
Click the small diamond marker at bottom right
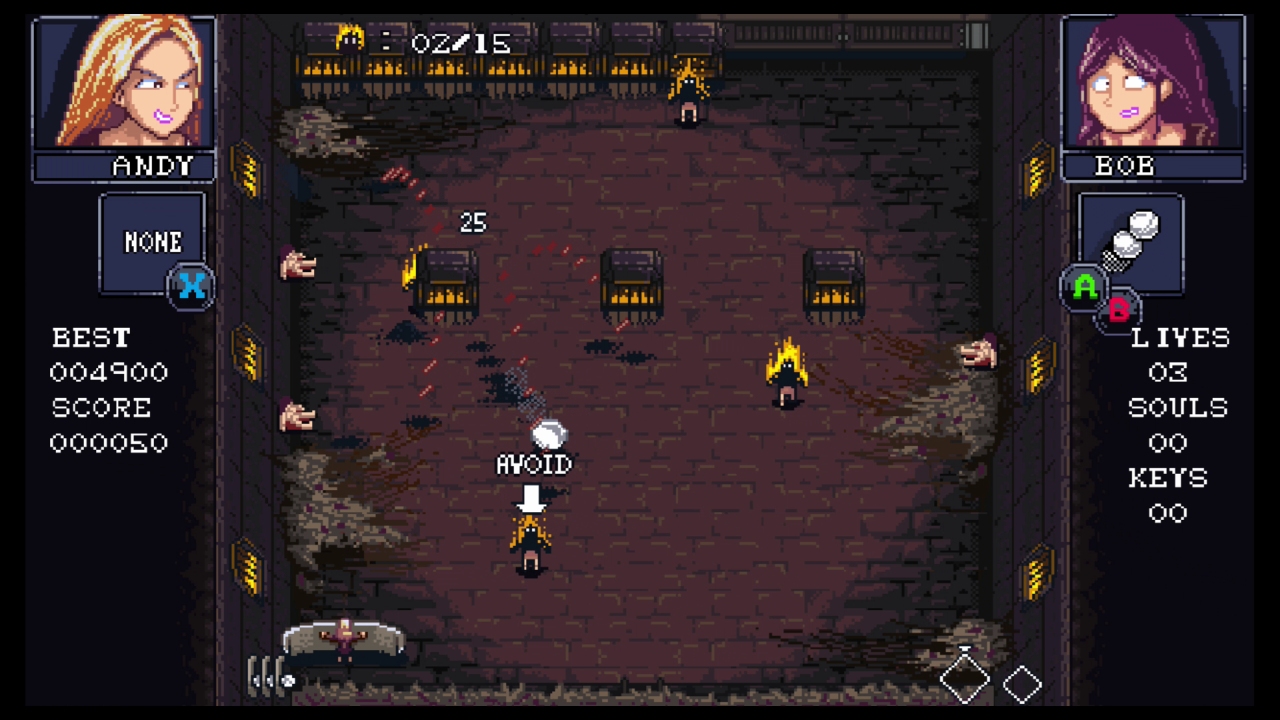click(1022, 684)
